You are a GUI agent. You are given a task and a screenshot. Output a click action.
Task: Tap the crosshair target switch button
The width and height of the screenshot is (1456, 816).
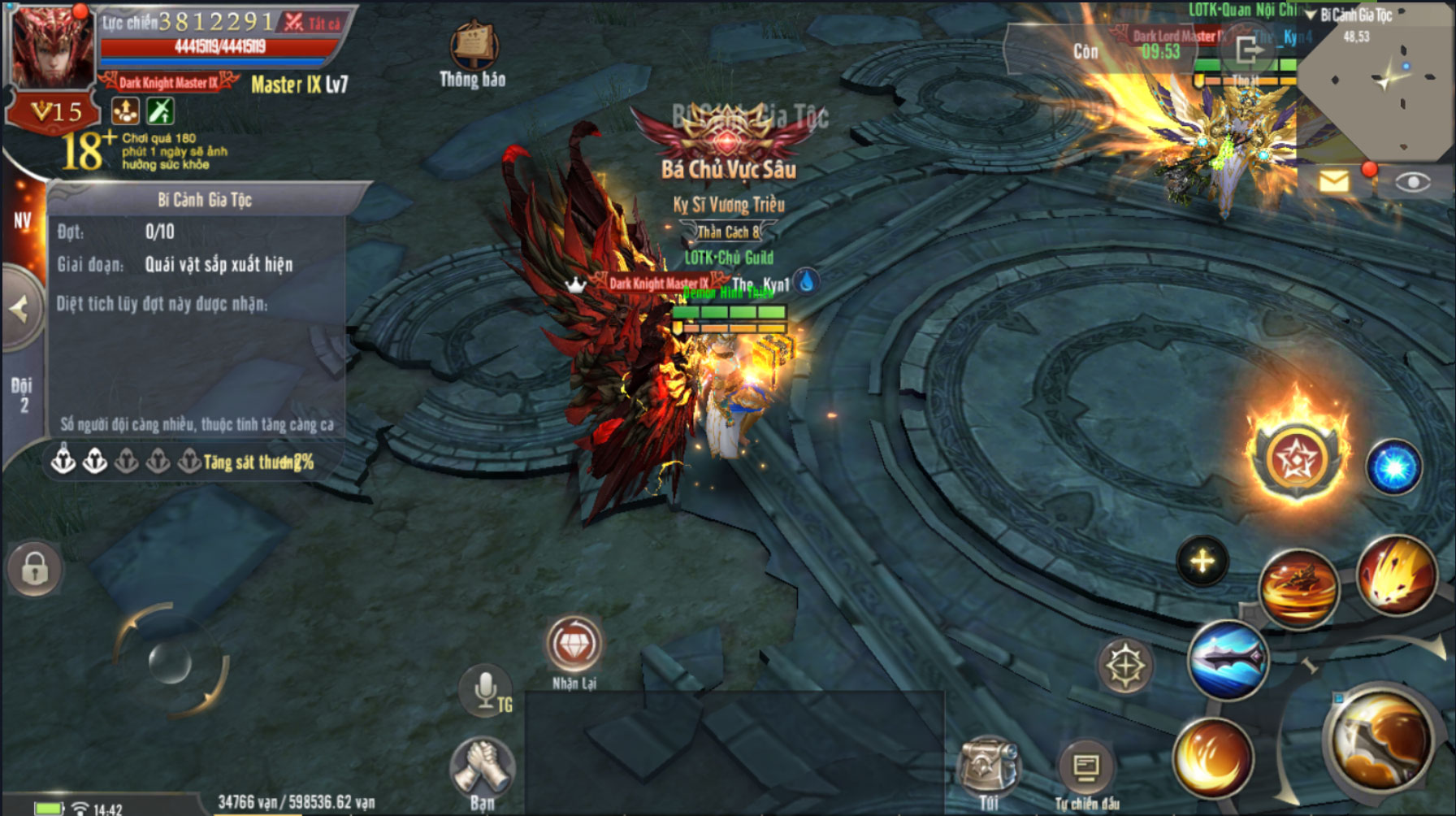tap(1125, 665)
